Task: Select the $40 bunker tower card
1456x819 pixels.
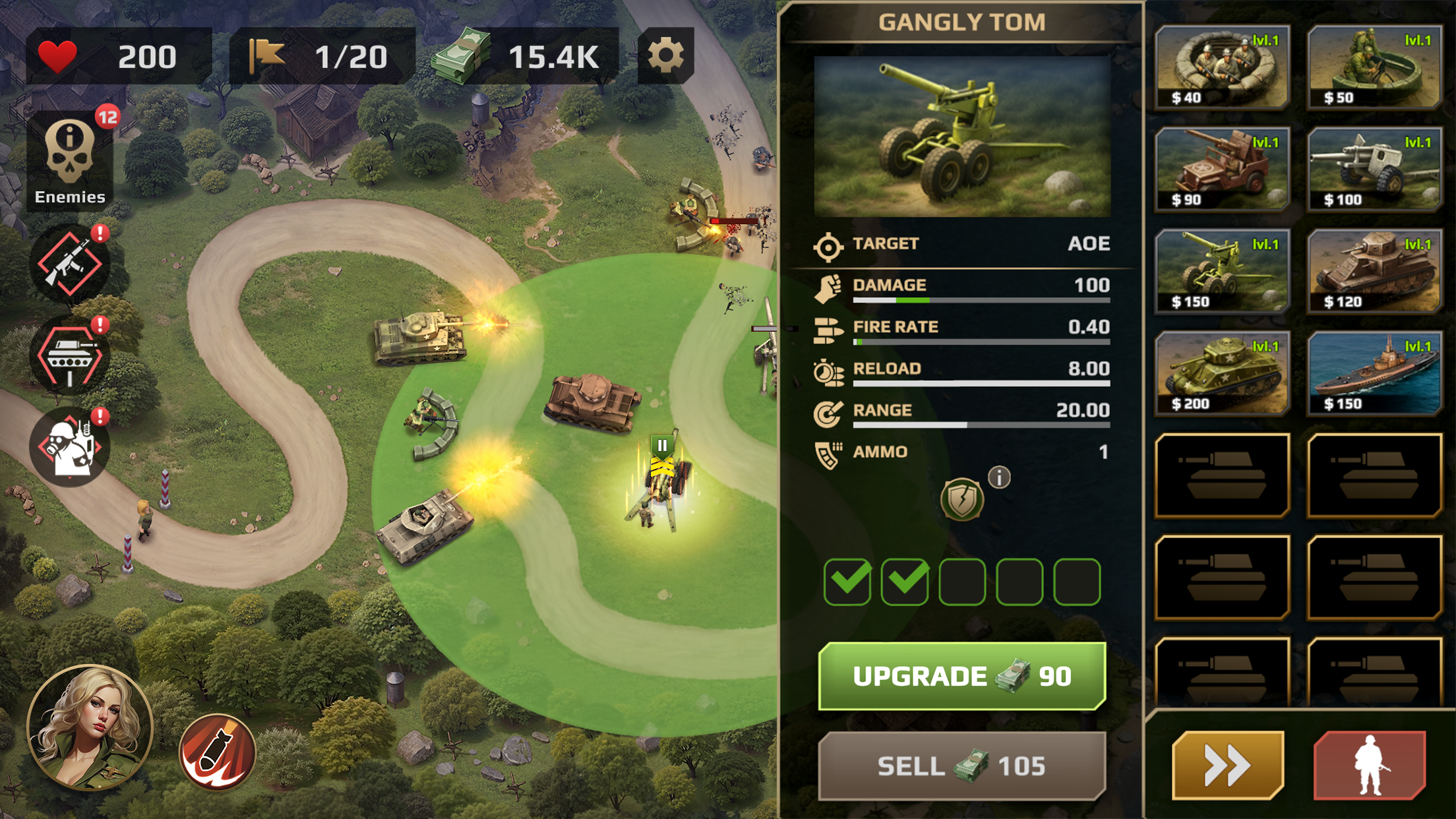Action: [x=1221, y=66]
